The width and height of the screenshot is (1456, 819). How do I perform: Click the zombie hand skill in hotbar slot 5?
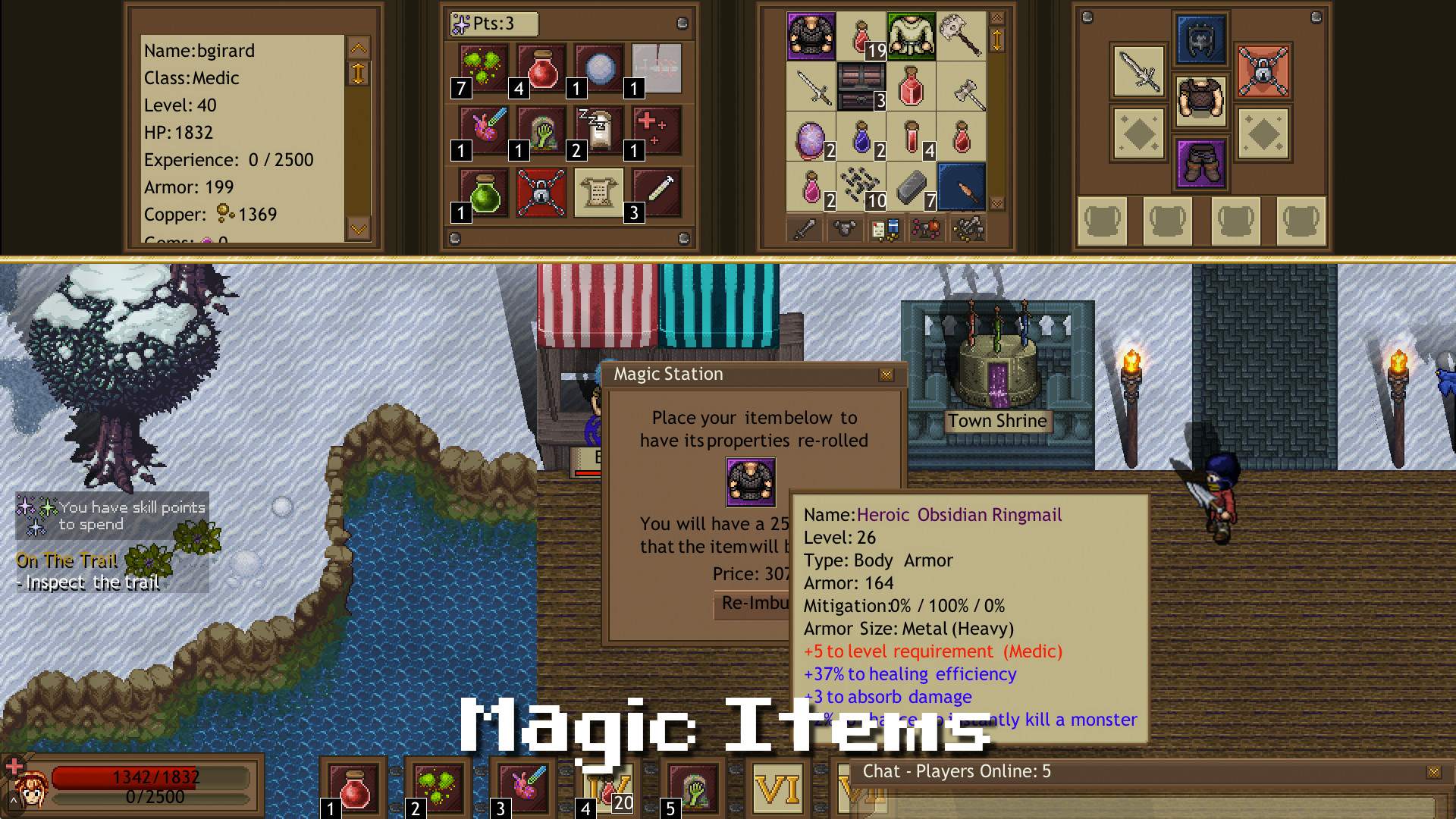point(695,789)
